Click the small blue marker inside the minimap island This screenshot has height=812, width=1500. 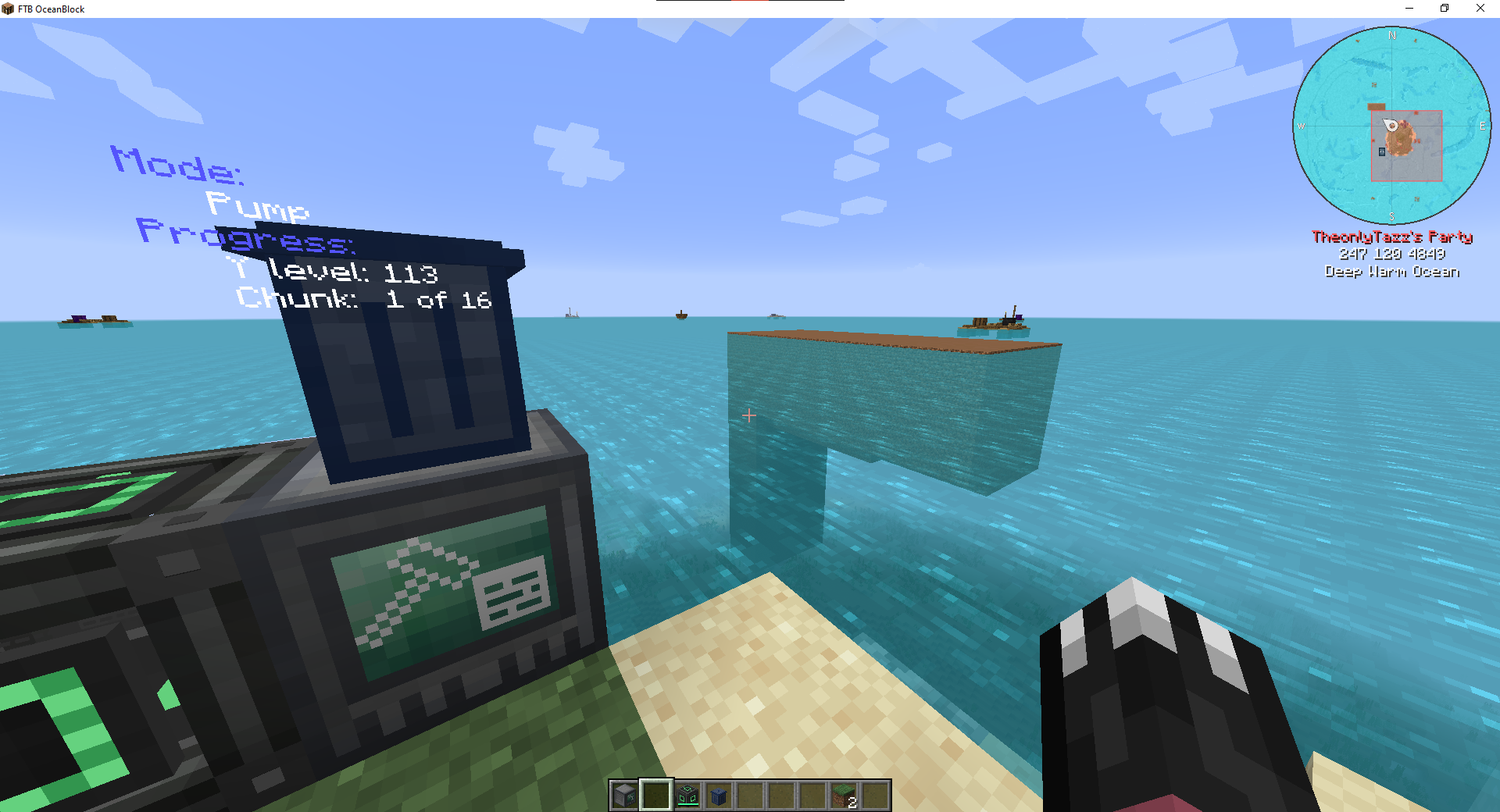click(1383, 153)
